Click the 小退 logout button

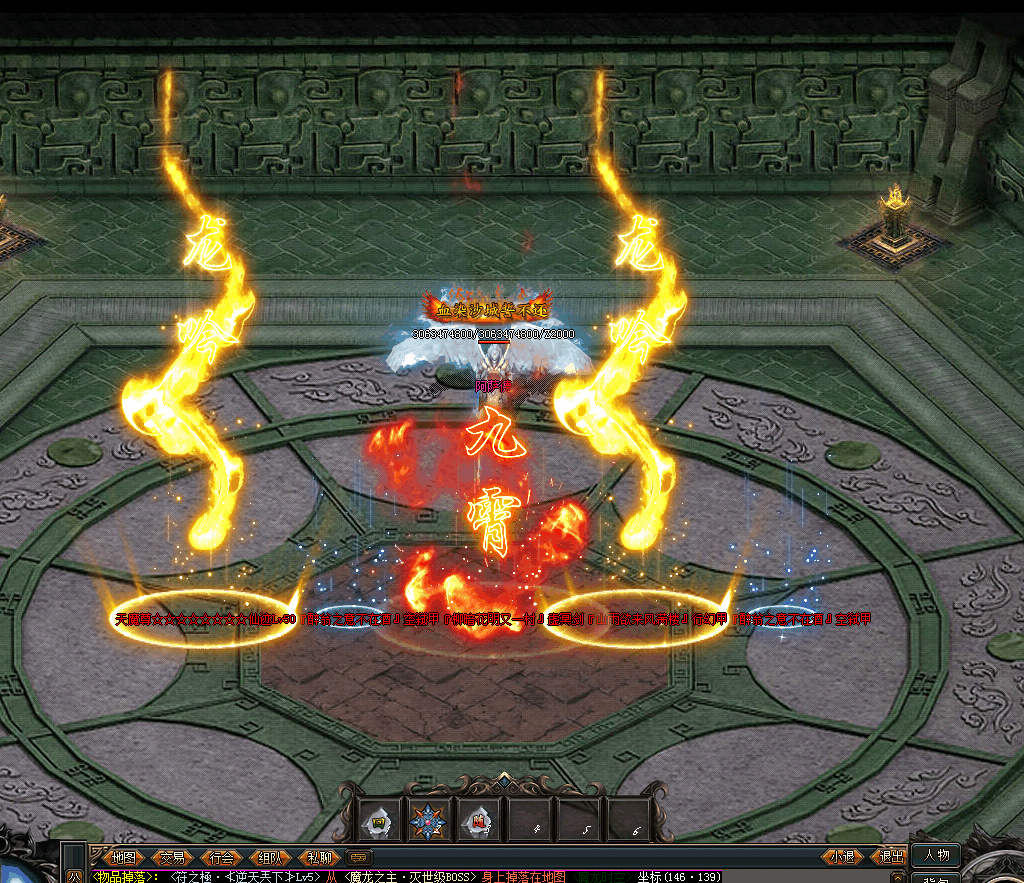tap(843, 856)
